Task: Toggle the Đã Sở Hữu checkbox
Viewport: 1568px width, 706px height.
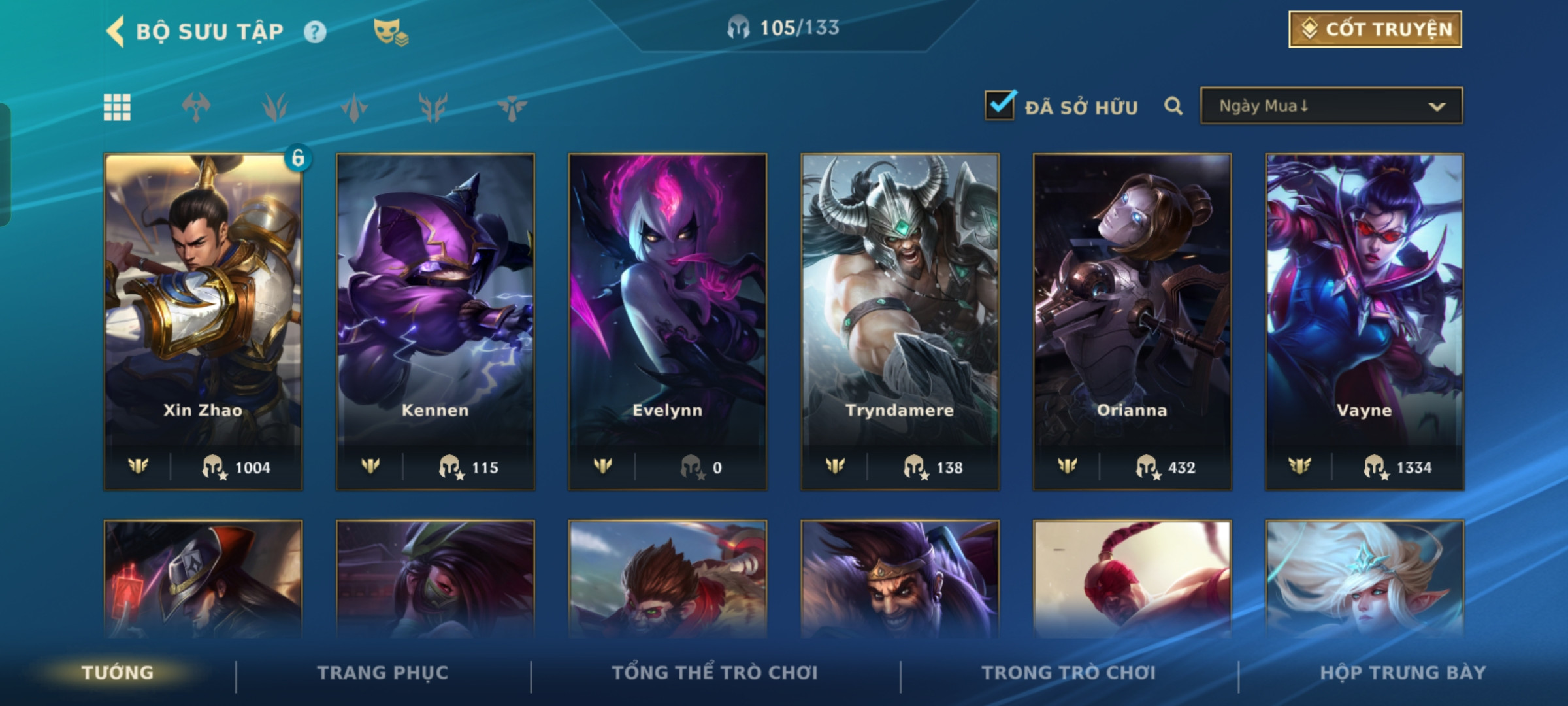Action: point(1000,106)
